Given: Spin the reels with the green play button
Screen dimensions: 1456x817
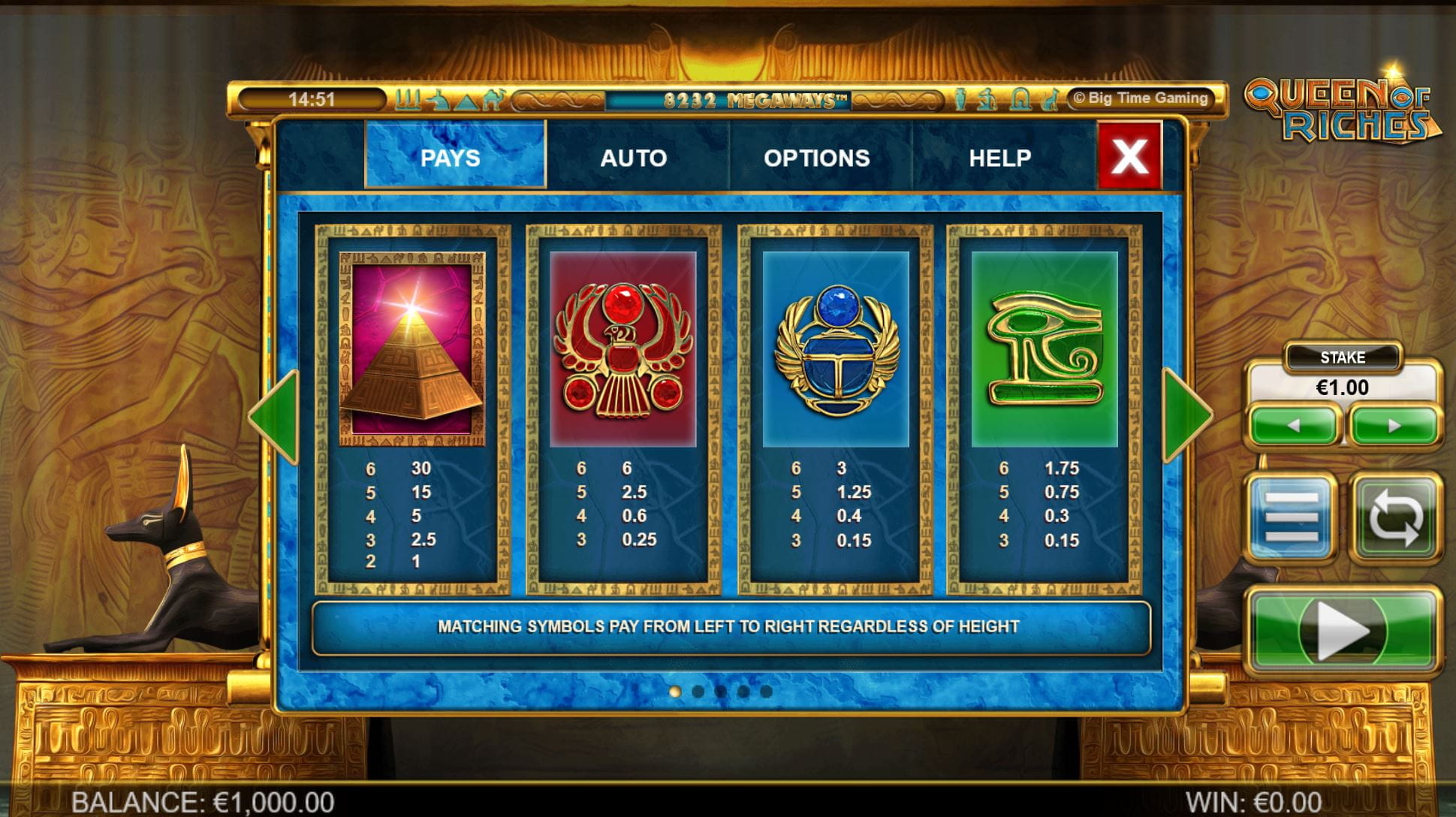Looking at the screenshot, I should pos(1343,631).
